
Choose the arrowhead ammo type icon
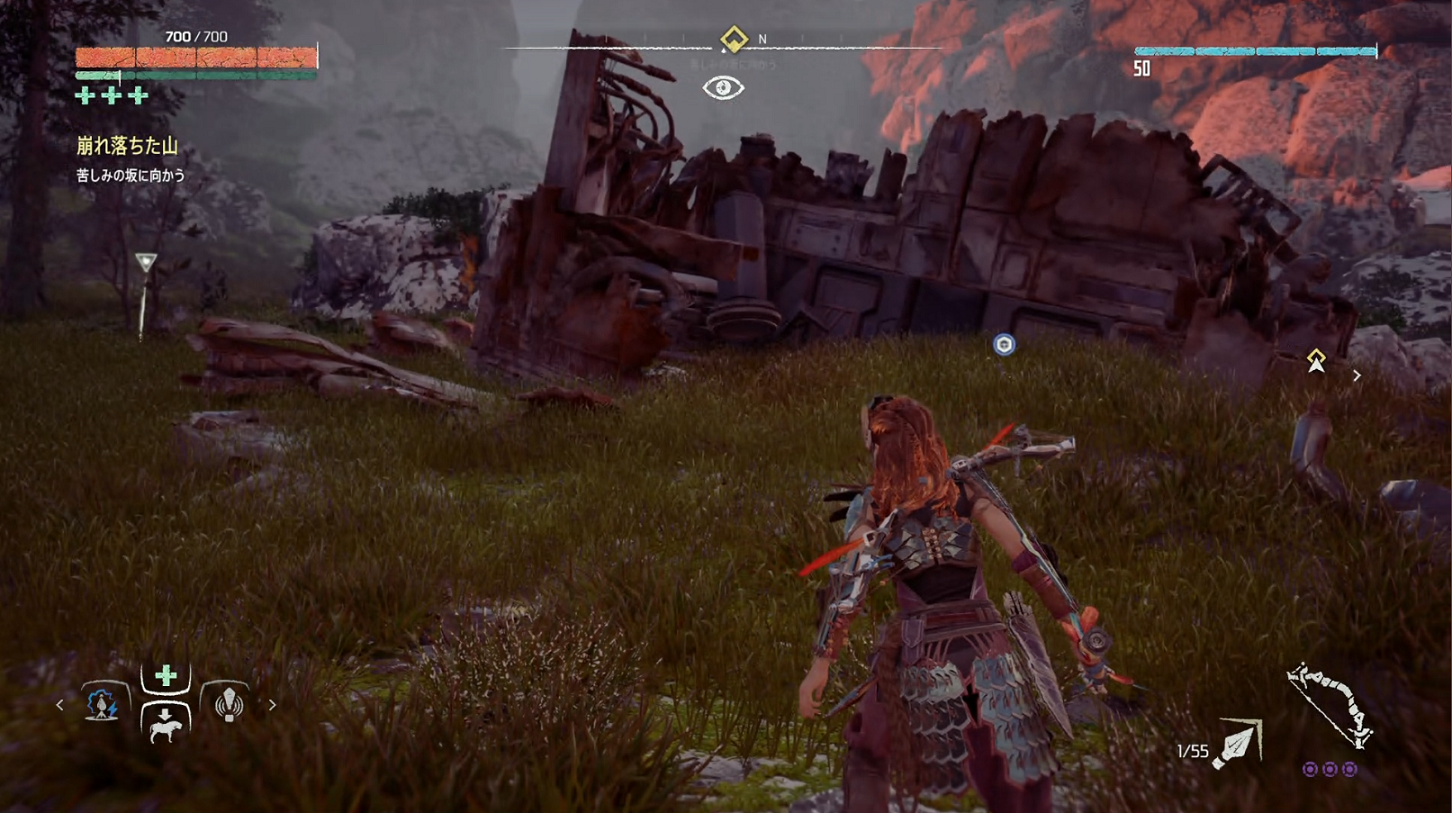point(1238,745)
